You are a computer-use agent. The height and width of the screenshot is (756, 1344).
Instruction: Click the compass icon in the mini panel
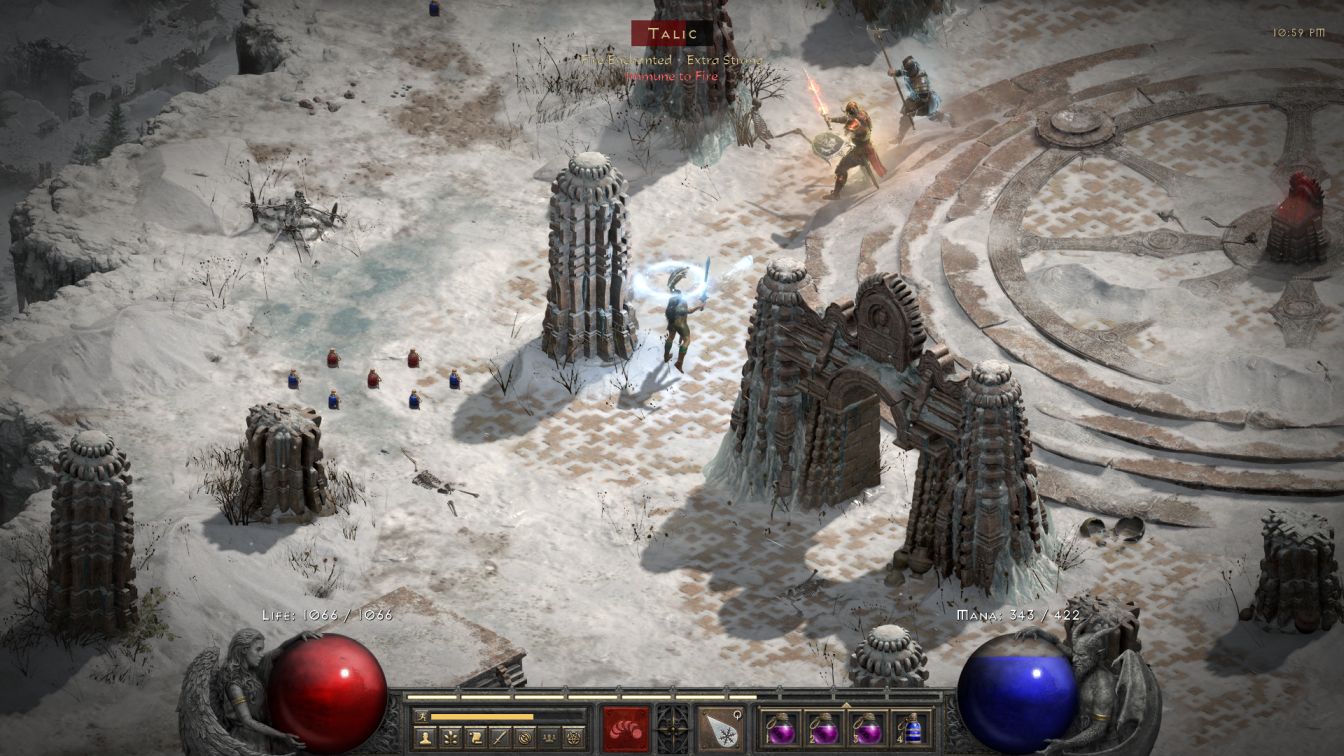pos(525,738)
